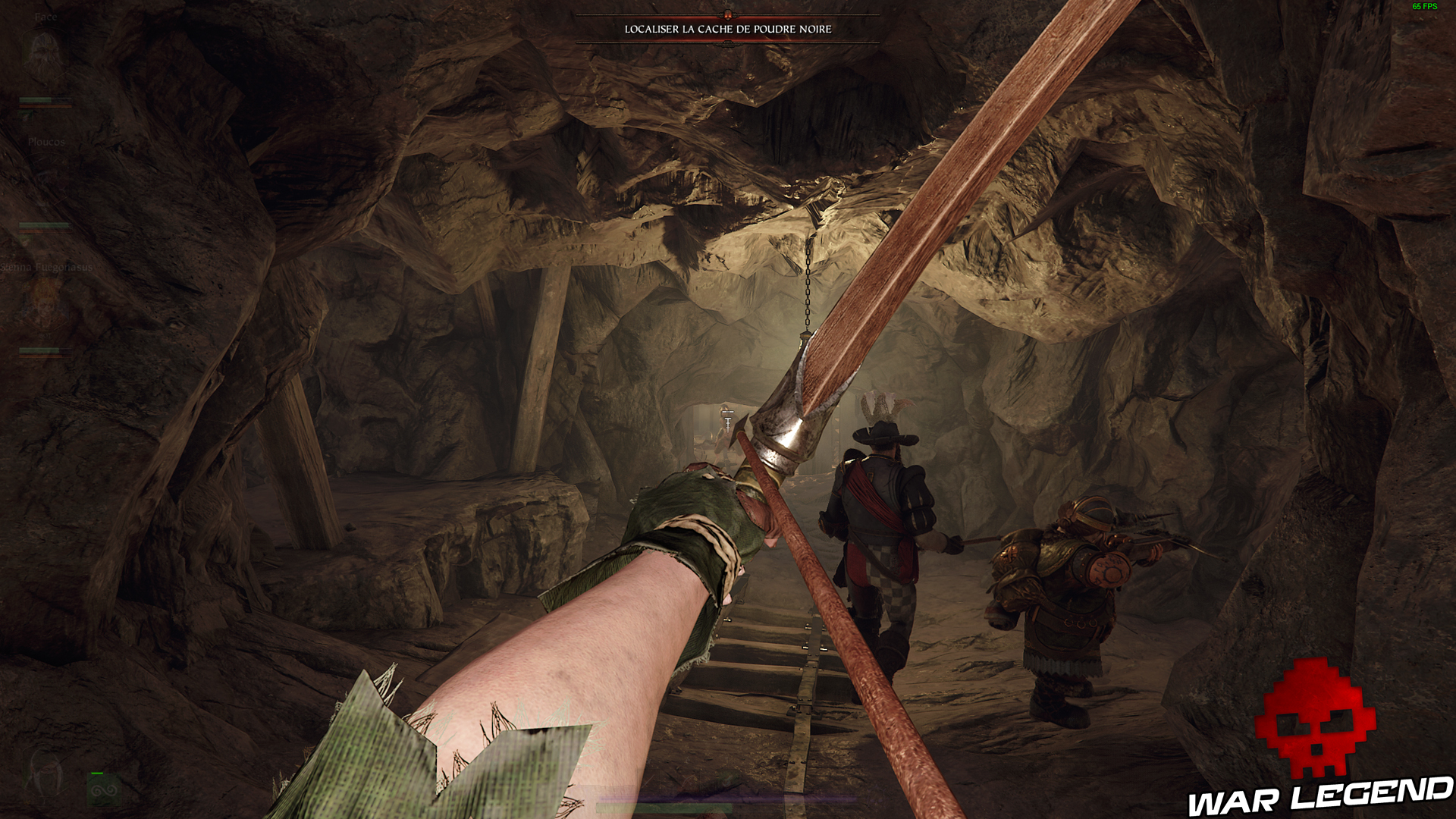This screenshot has height=819, width=1456.
Task: Click the small item icon under Face's health bar
Action: (25, 116)
